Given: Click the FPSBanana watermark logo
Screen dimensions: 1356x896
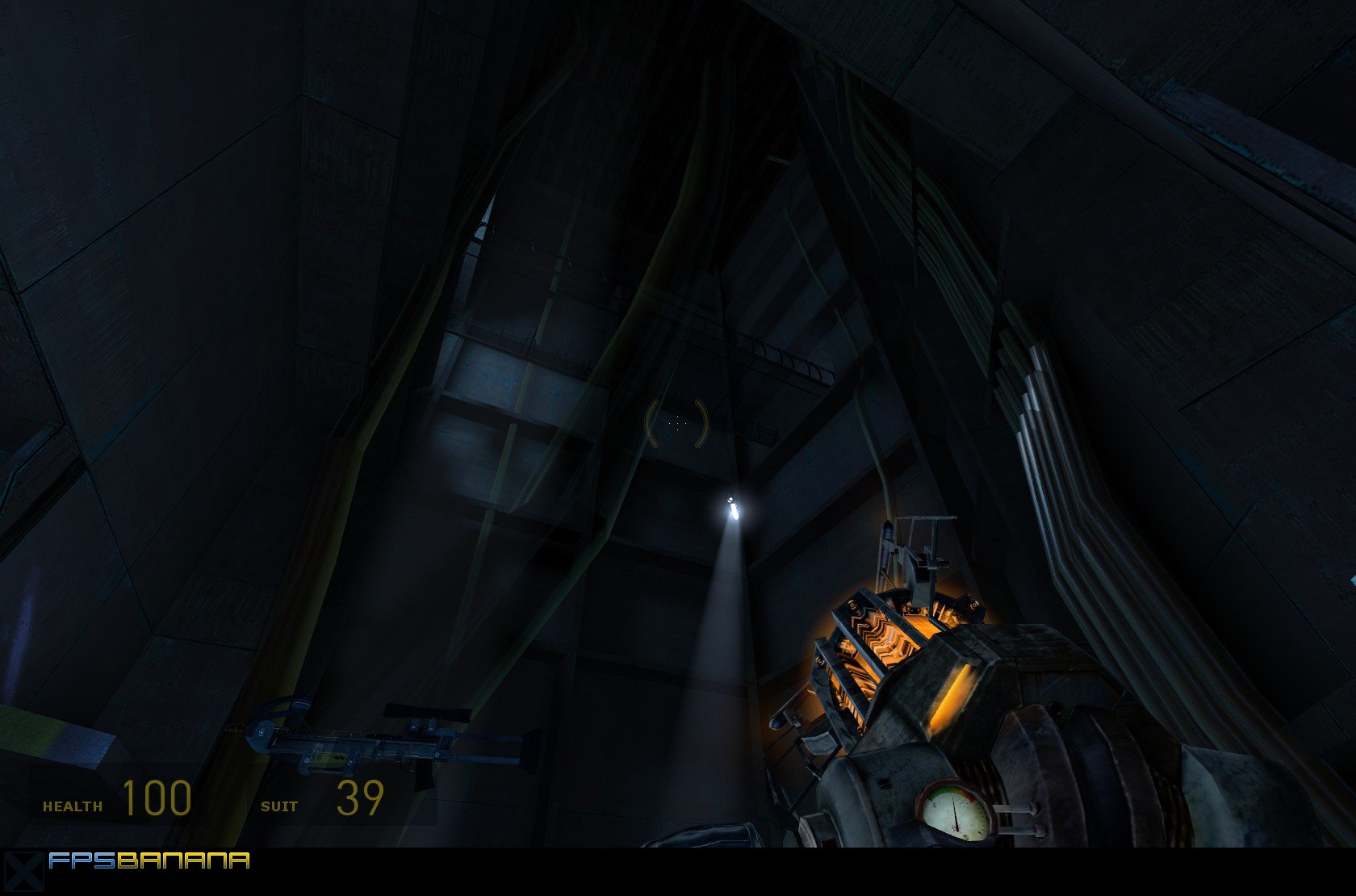Looking at the screenshot, I should point(149,860).
